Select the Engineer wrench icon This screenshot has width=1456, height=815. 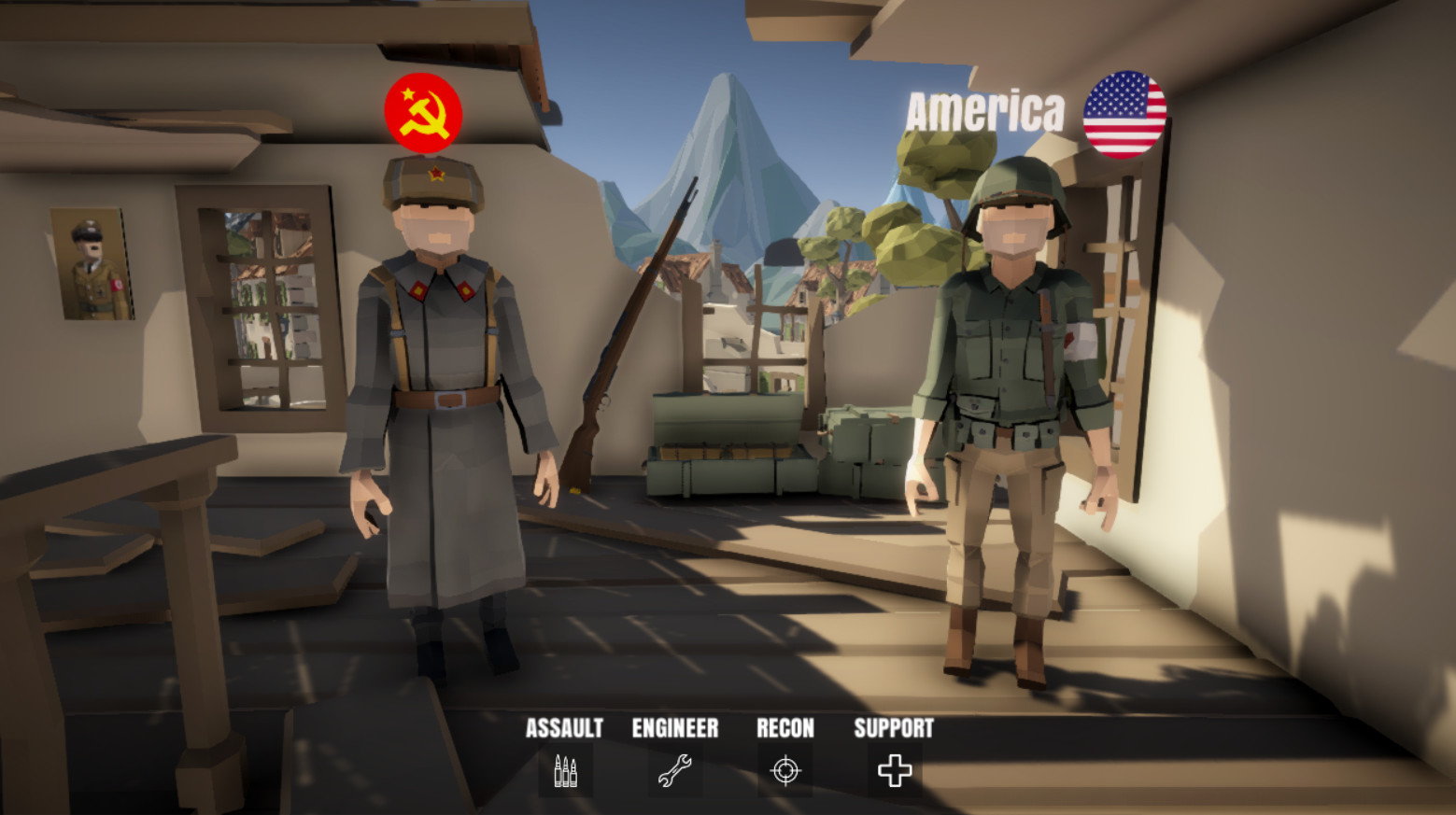pos(675,770)
